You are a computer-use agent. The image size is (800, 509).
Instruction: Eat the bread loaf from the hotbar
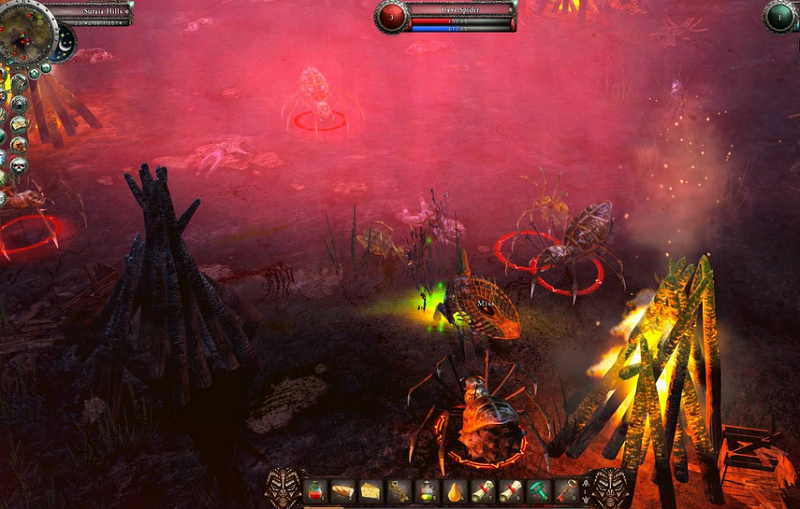342,492
